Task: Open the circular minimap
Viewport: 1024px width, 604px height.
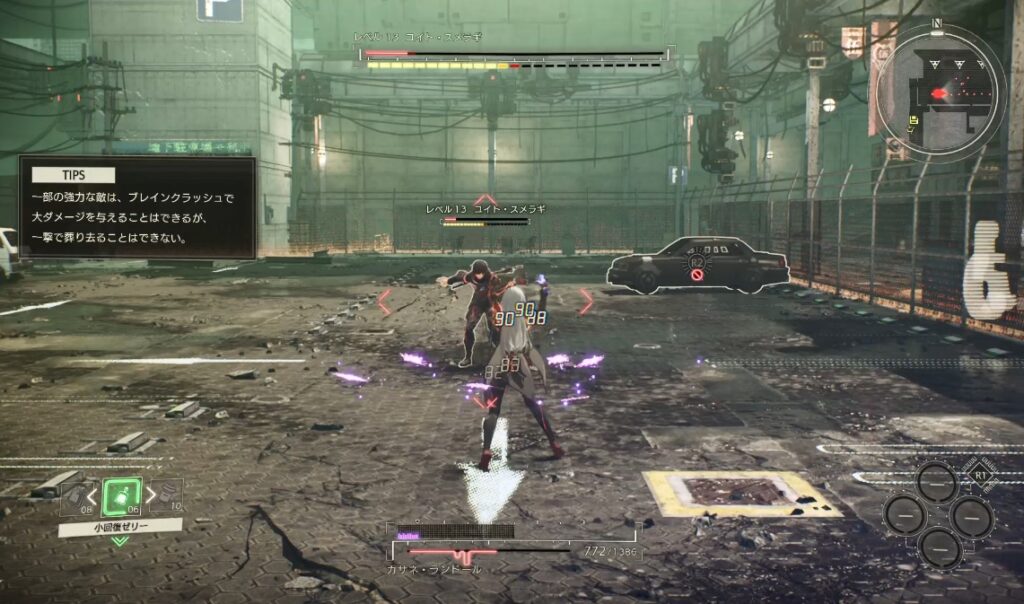Action: point(940,92)
